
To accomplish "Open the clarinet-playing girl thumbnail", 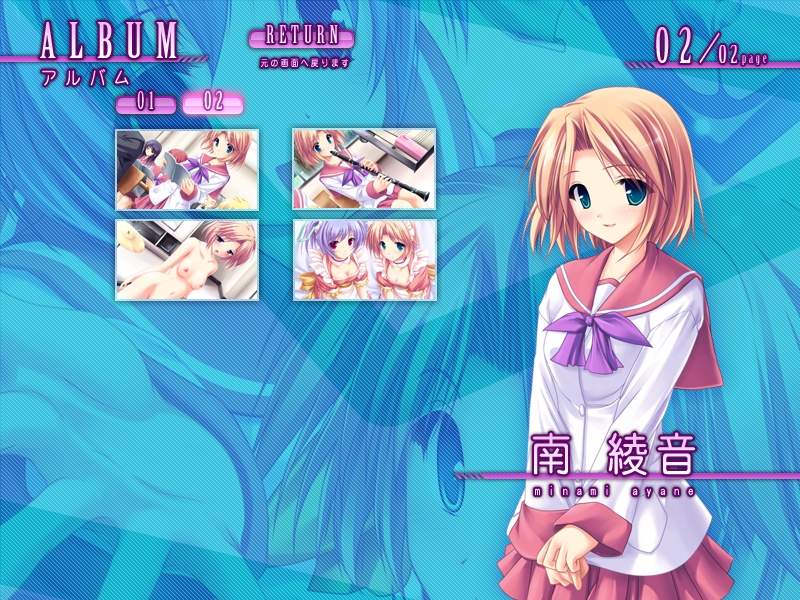I will (364, 169).
